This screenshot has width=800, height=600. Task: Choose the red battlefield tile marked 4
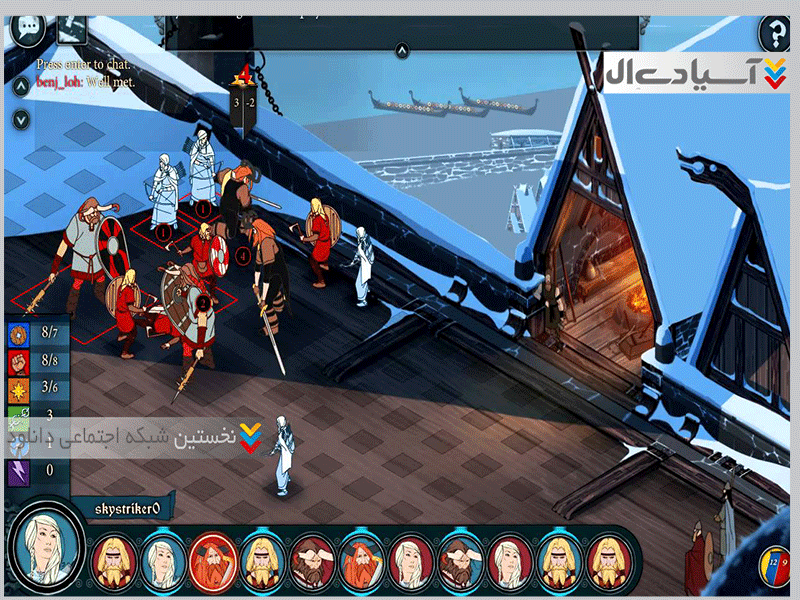[242, 257]
